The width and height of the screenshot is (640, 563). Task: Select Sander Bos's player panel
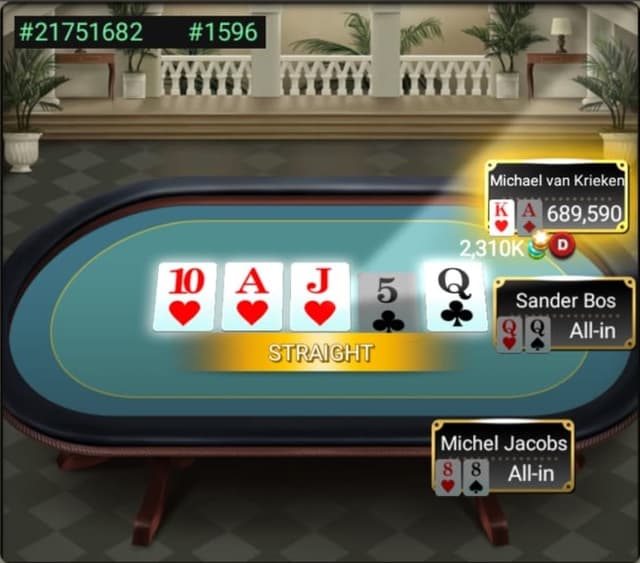pos(564,313)
